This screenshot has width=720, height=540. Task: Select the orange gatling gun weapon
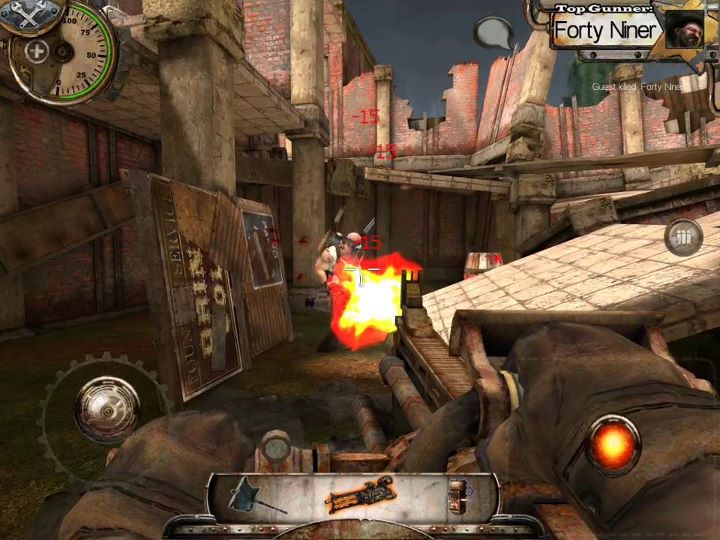tap(360, 493)
